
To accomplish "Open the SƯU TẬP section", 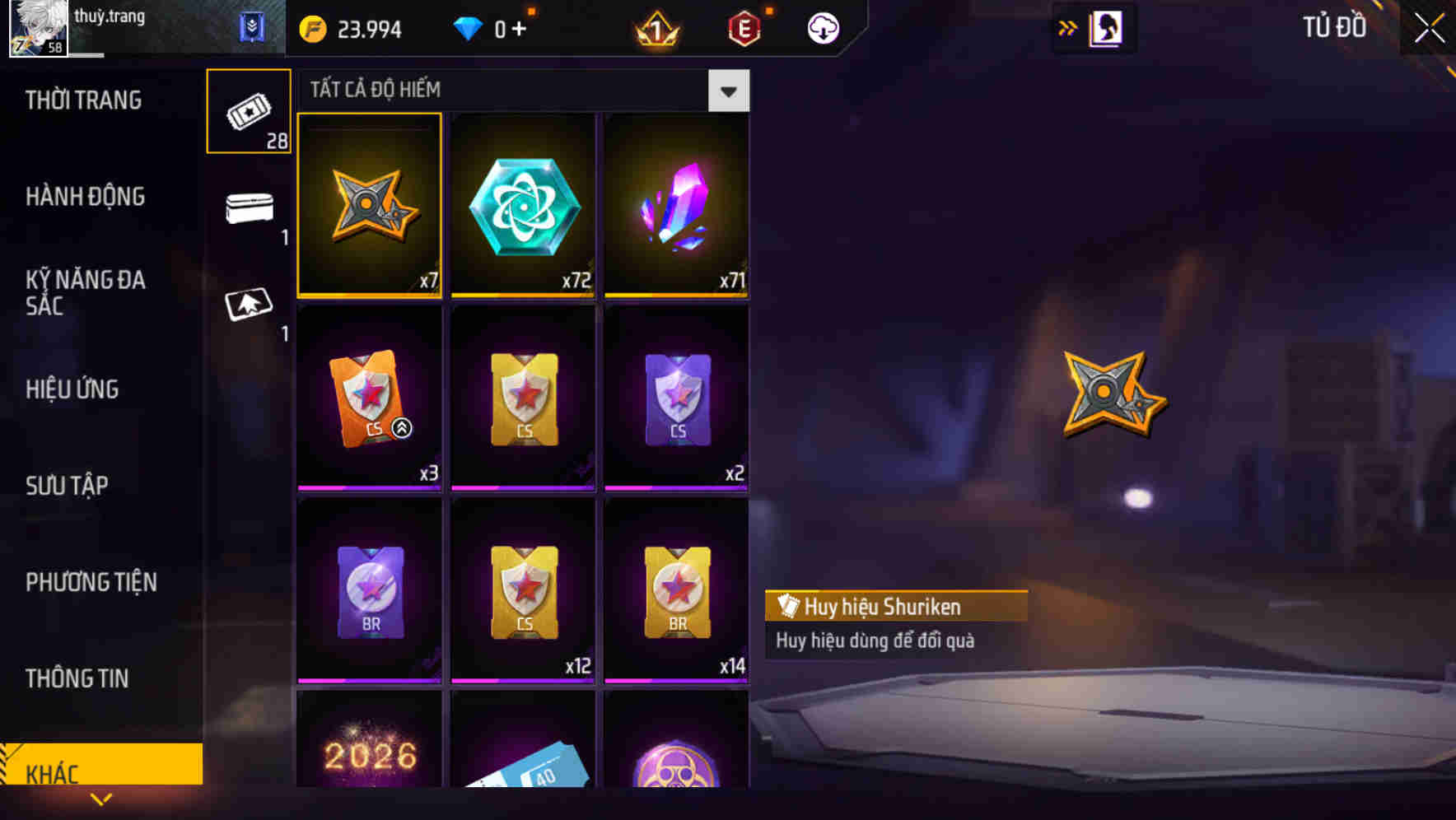I will [x=68, y=486].
